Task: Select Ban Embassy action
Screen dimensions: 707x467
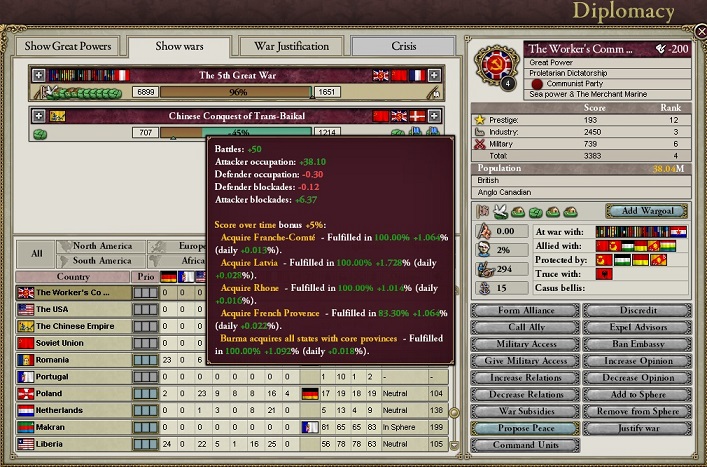Action: pos(636,344)
